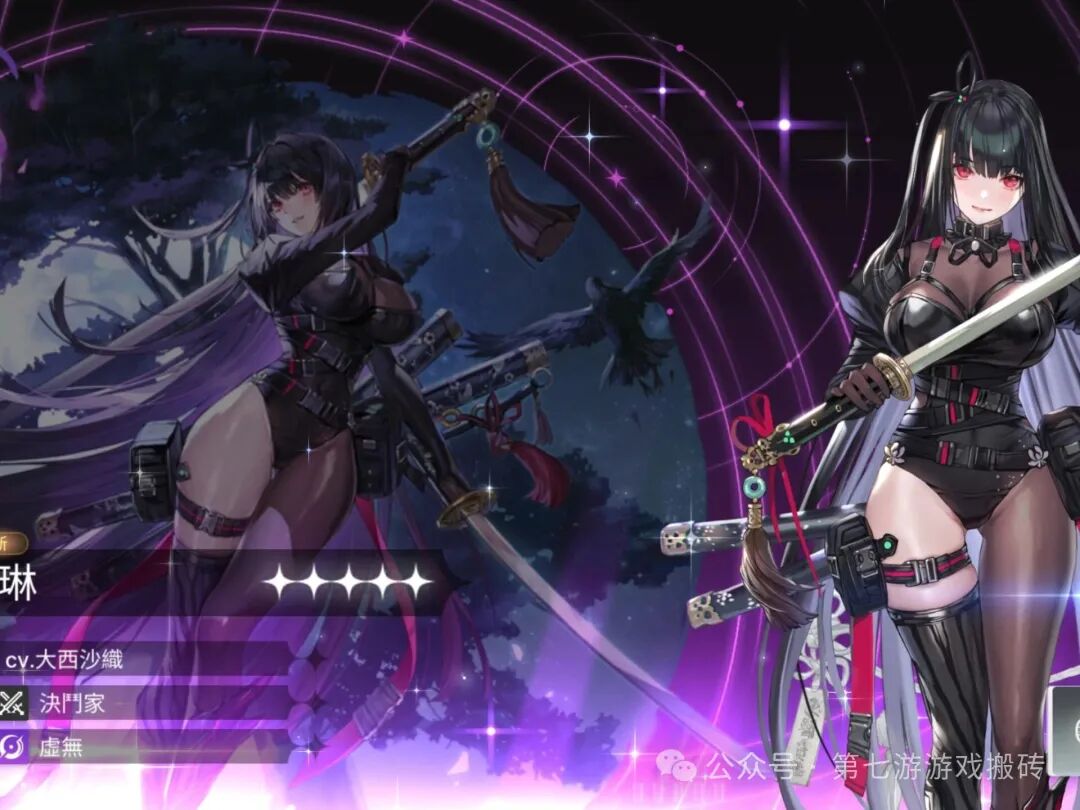This screenshot has width=1080, height=810.
Task: Select the swirl 虛無 element icon
Action: pyautogui.click(x=13, y=747)
